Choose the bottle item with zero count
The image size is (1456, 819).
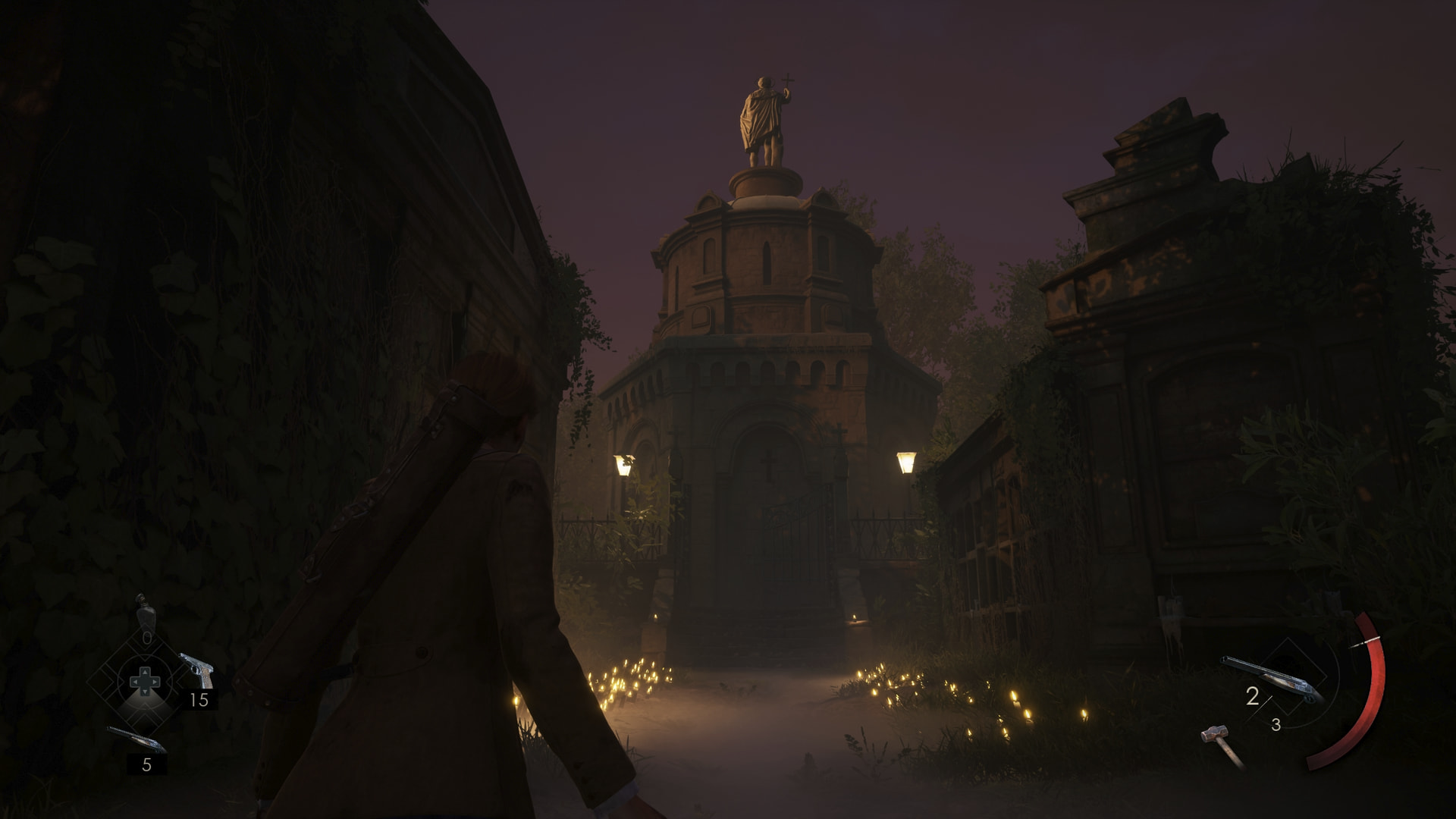coord(144,611)
